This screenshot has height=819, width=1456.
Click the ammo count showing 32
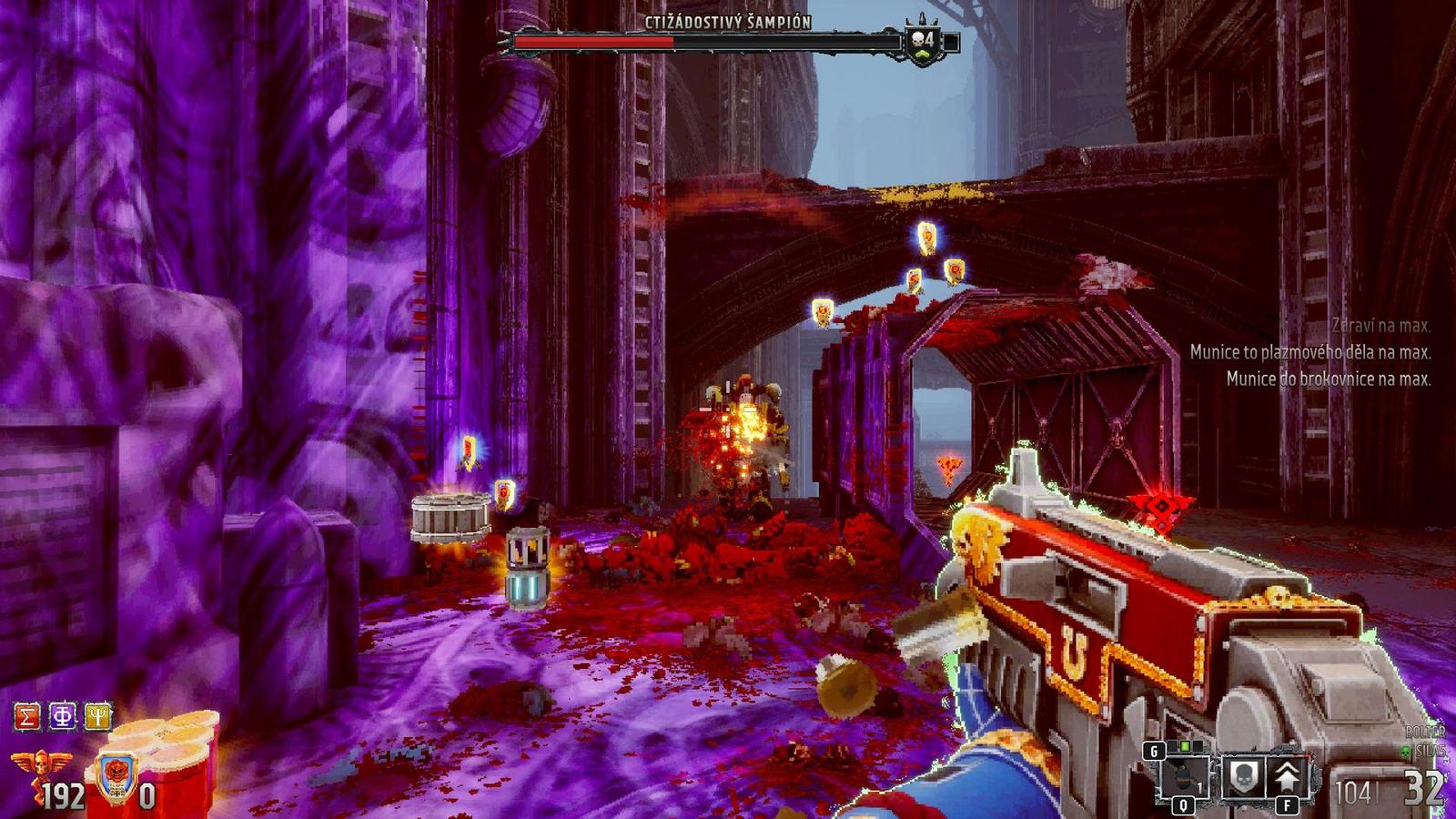(x=1422, y=786)
